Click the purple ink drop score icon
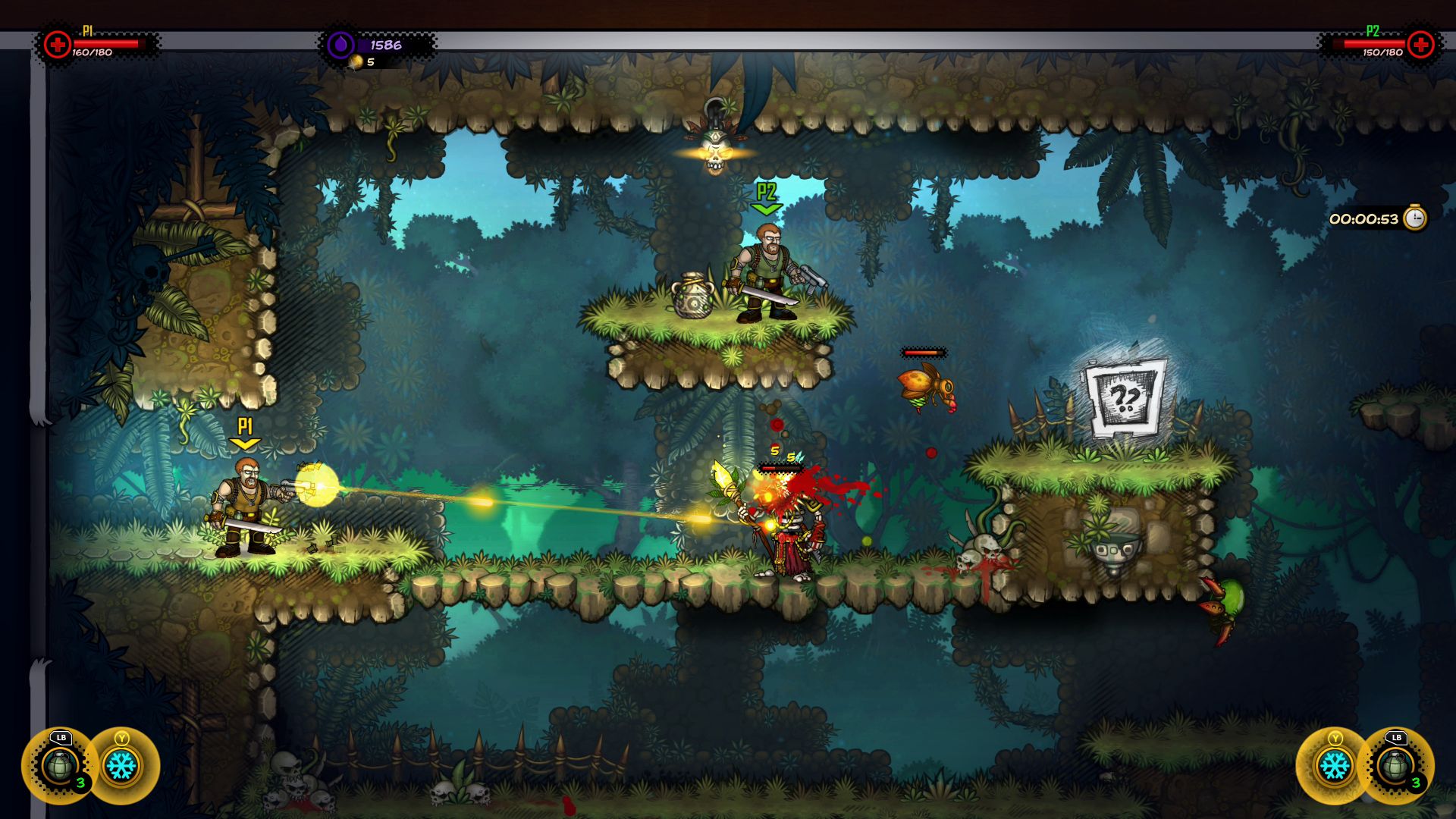1456x819 pixels. [x=340, y=45]
